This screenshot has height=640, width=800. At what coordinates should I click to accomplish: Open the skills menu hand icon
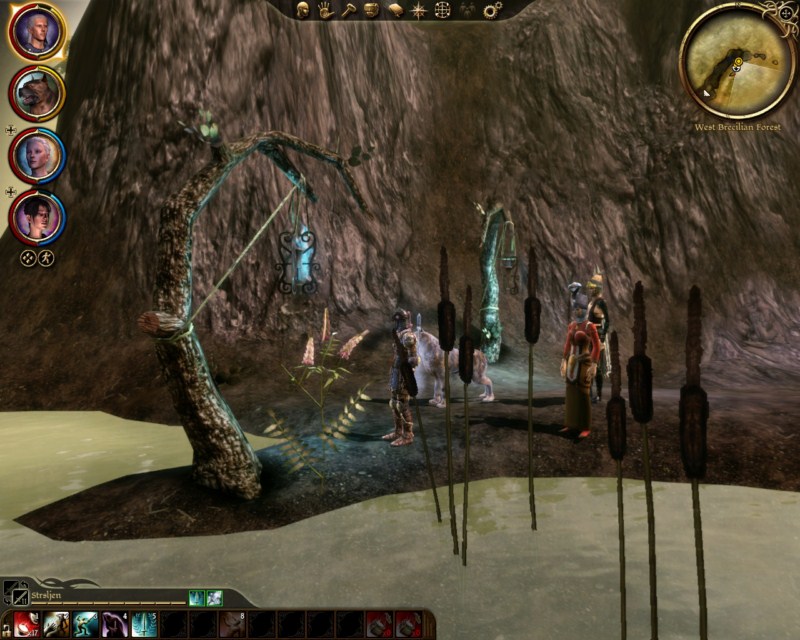point(325,10)
